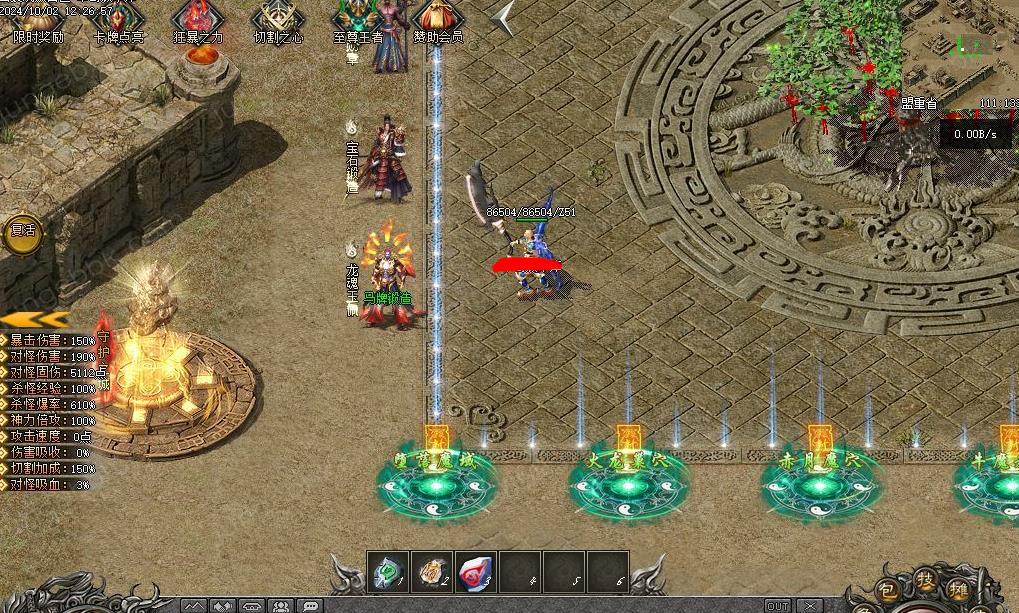Select the 狂暴之力 flame icon
1019x613 pixels.
tap(198, 20)
